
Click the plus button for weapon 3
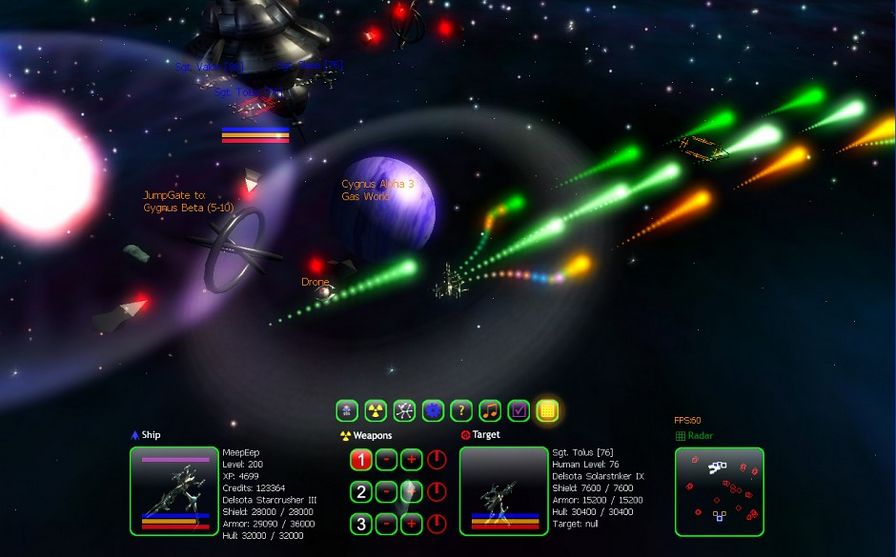[411, 524]
